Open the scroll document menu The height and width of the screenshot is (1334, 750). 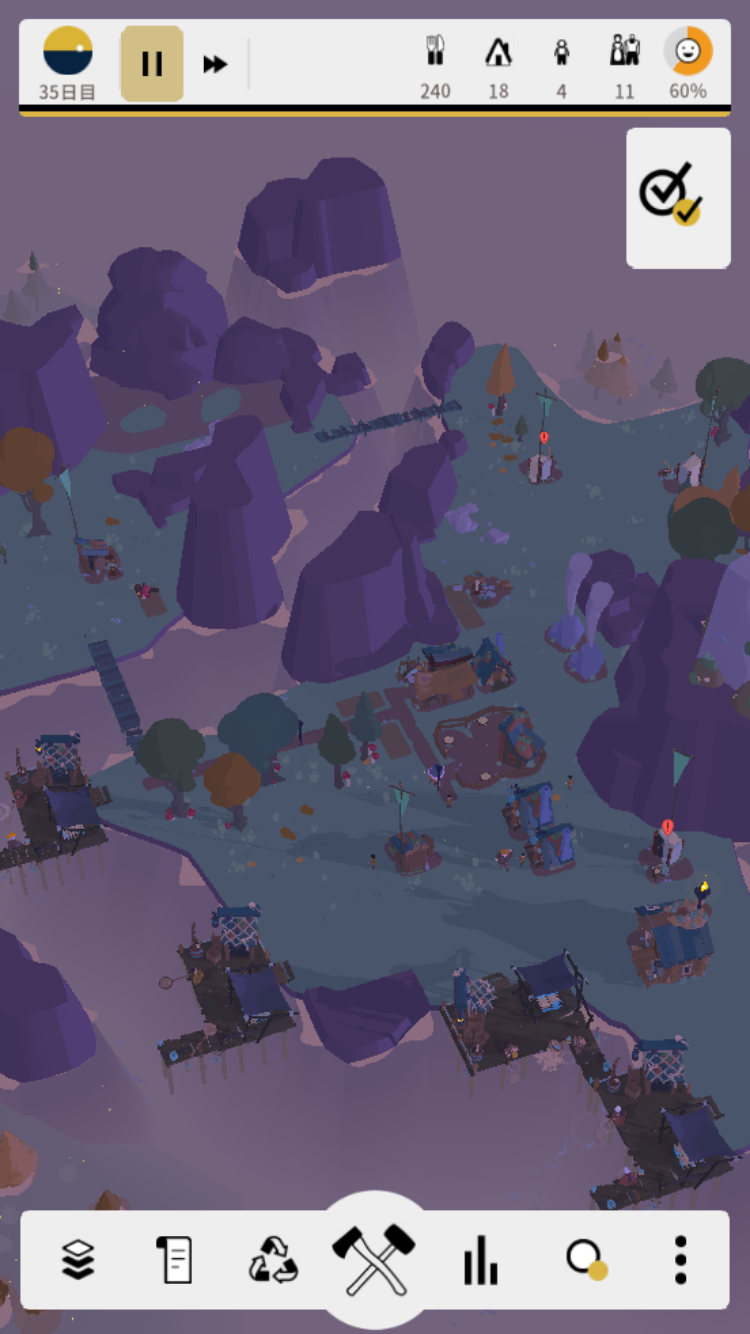[174, 1259]
